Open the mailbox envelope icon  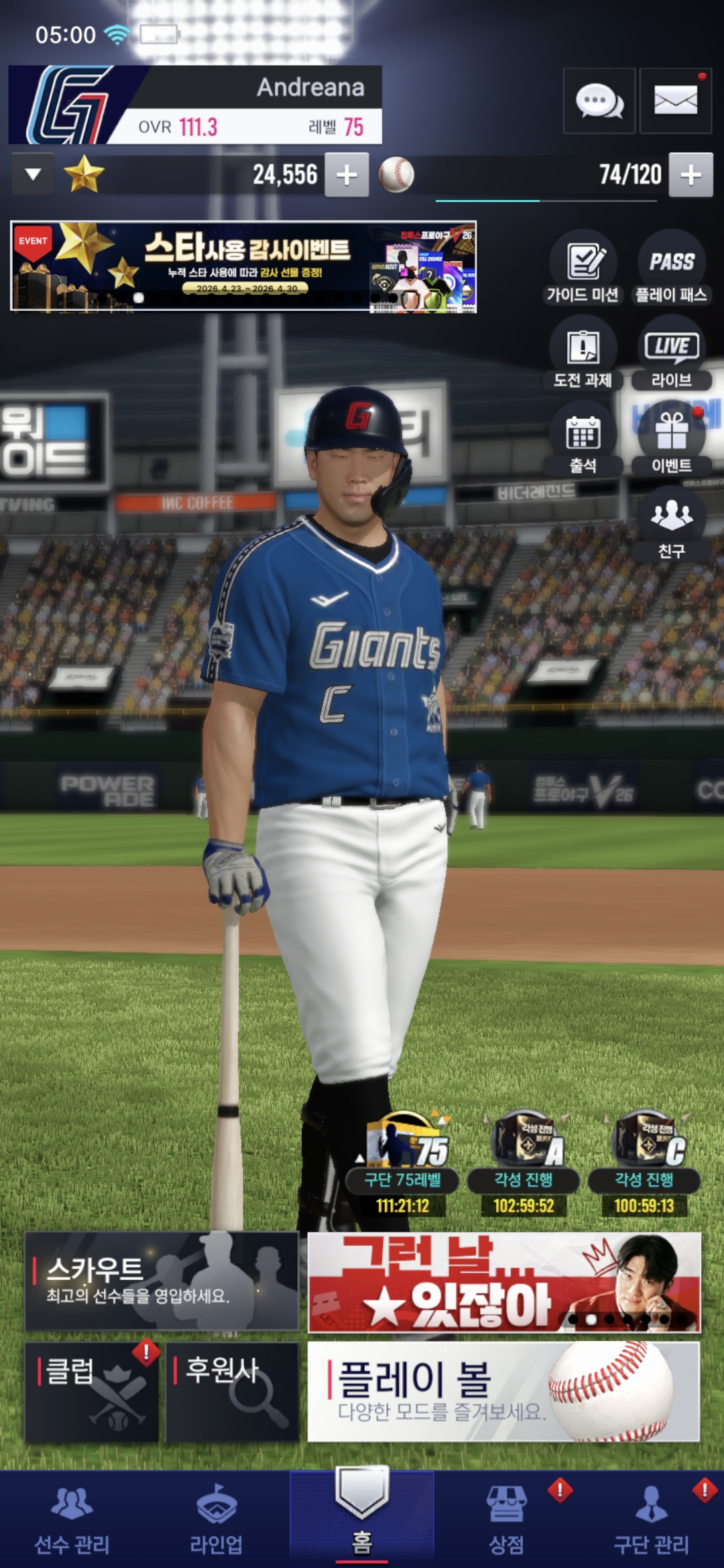tap(675, 101)
